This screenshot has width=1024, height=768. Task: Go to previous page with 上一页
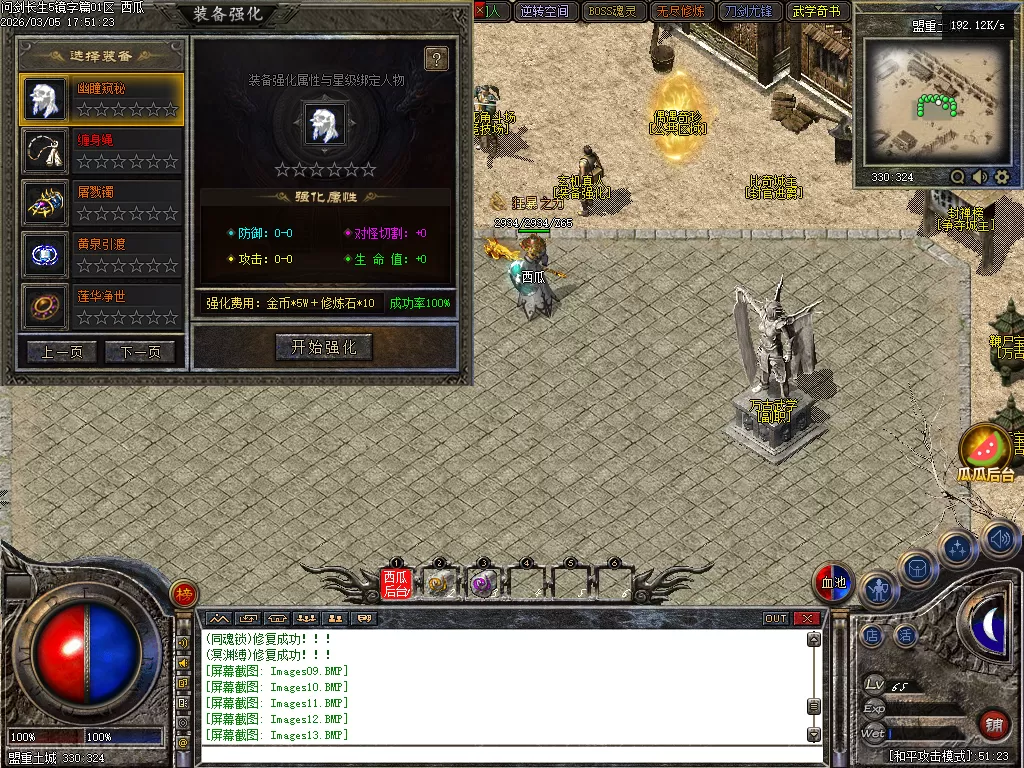tap(62, 352)
